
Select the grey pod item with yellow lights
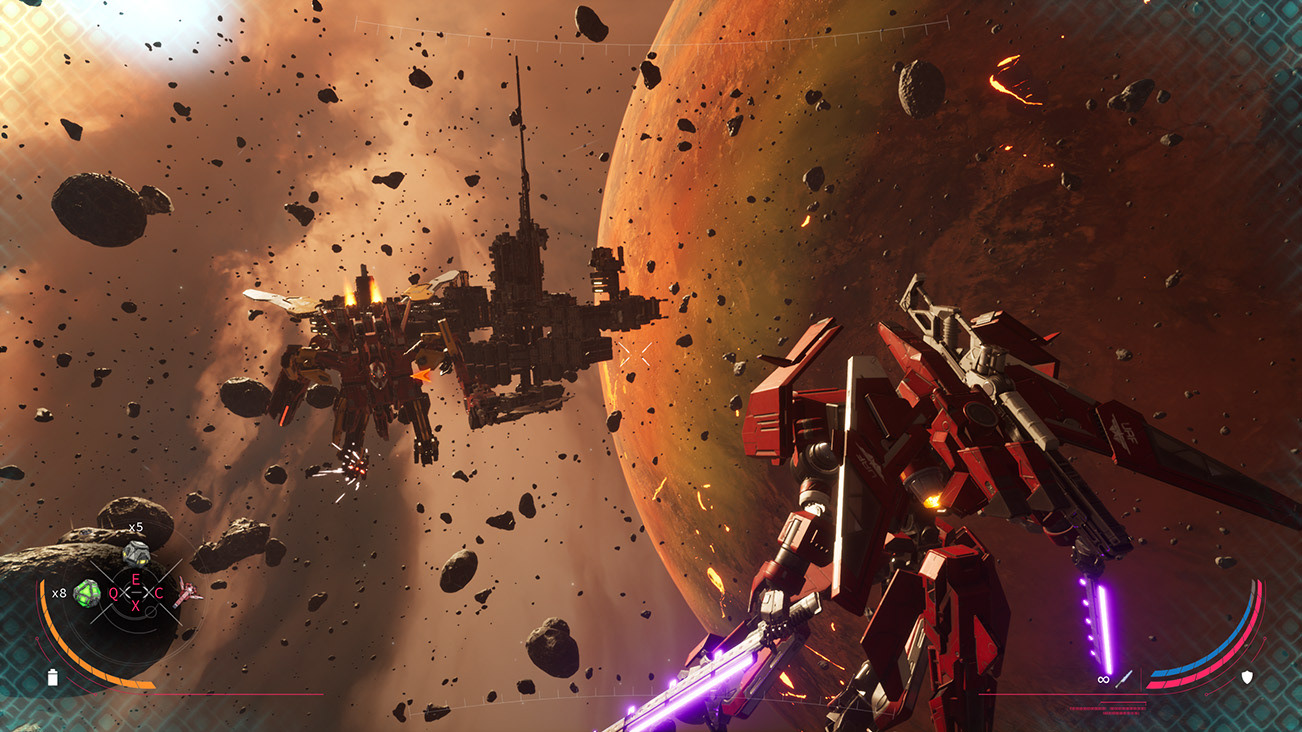click(x=135, y=551)
